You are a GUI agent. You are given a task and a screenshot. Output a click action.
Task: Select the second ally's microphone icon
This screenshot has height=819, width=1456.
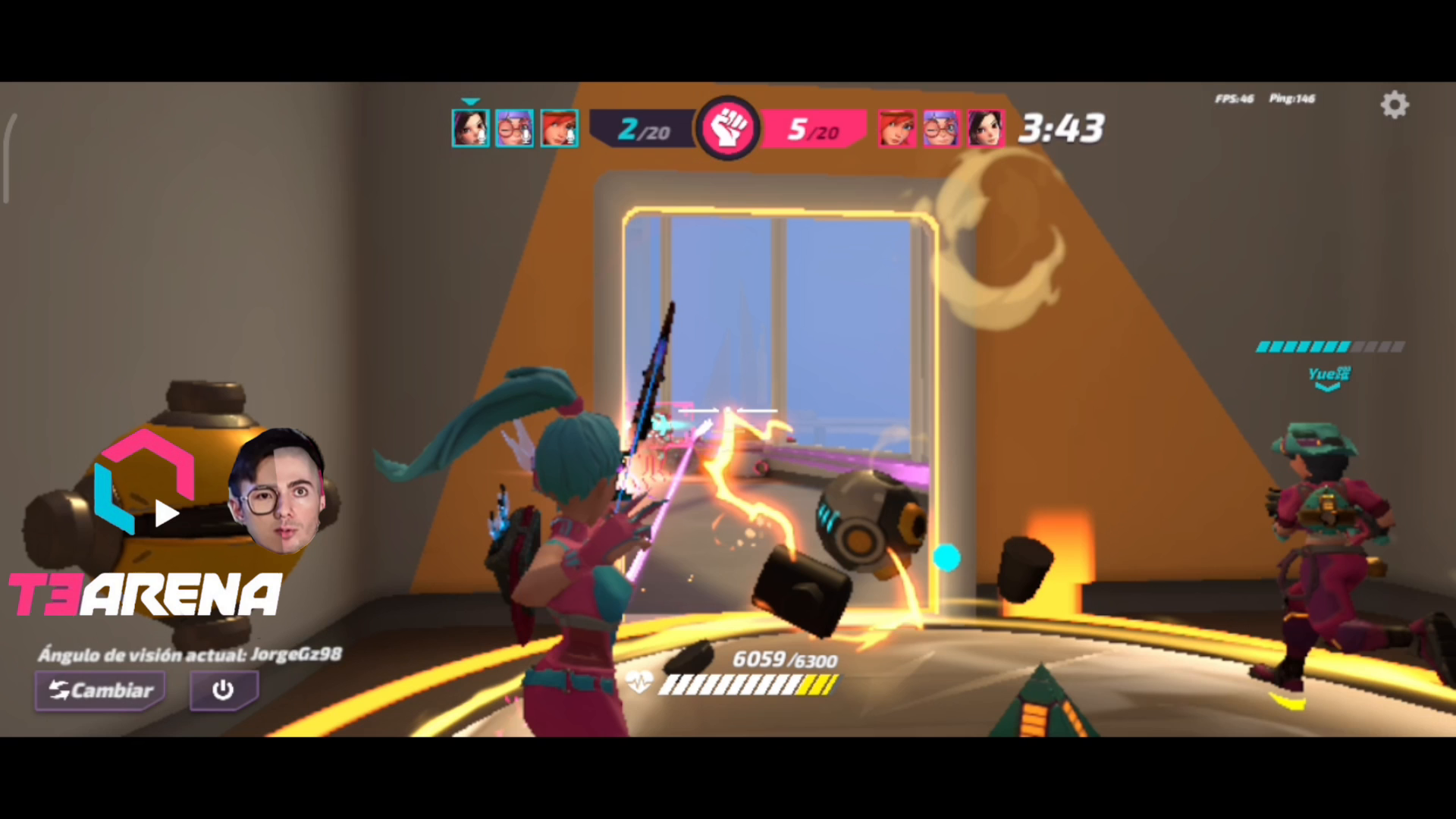pyautogui.click(x=525, y=136)
